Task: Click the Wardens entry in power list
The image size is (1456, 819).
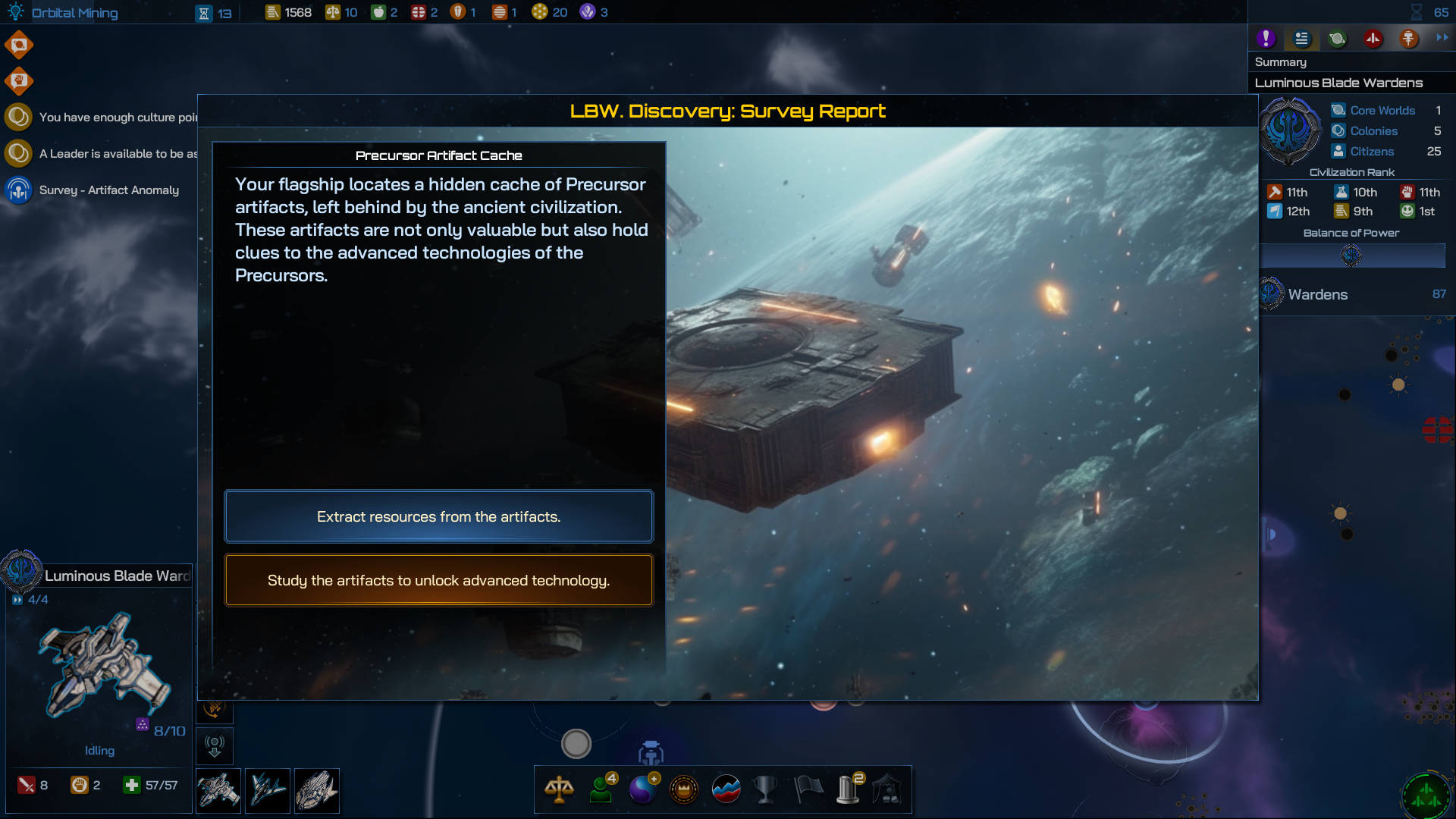Action: point(1317,294)
